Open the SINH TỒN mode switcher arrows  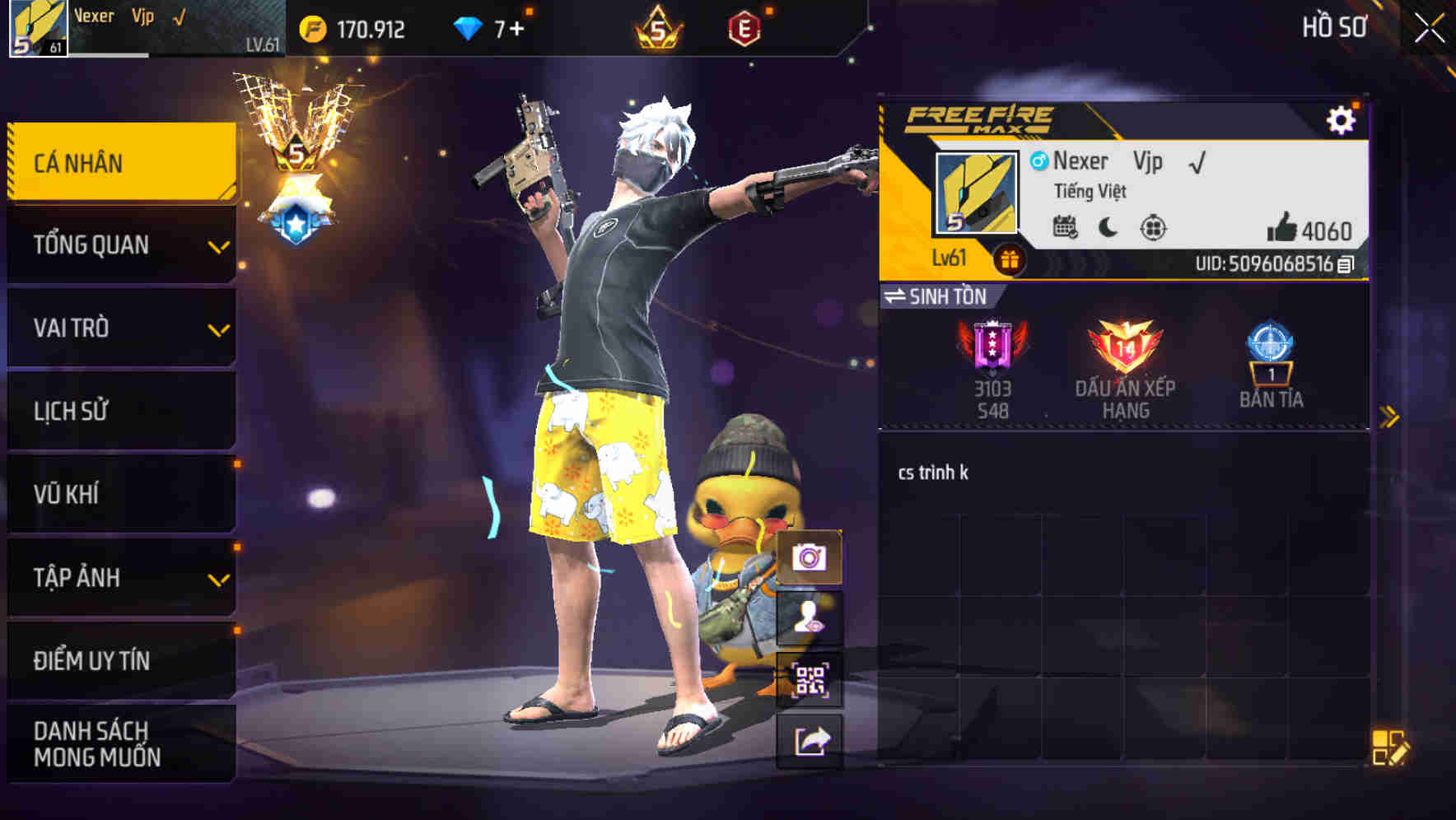[898, 297]
